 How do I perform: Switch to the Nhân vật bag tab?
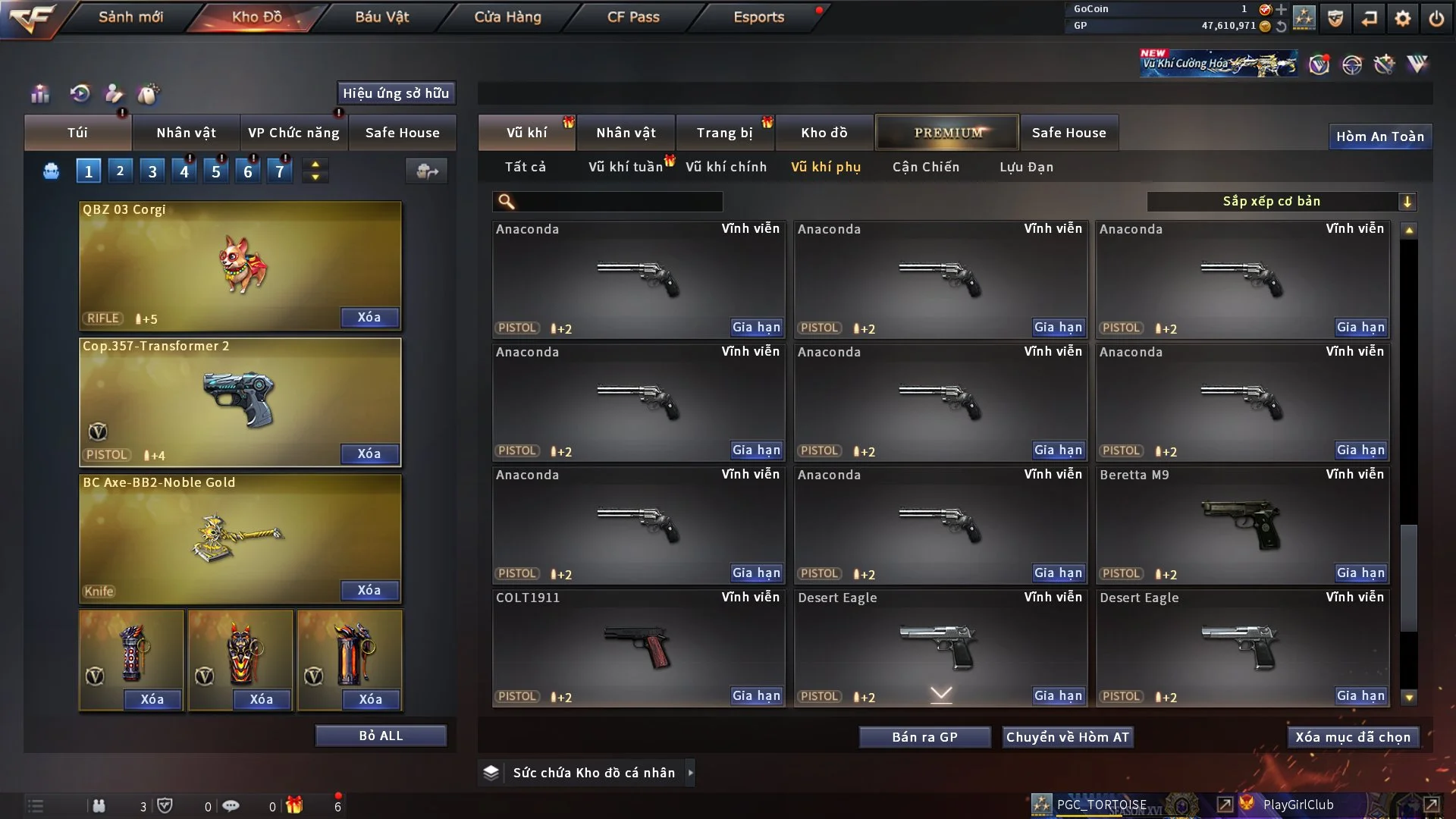(186, 133)
